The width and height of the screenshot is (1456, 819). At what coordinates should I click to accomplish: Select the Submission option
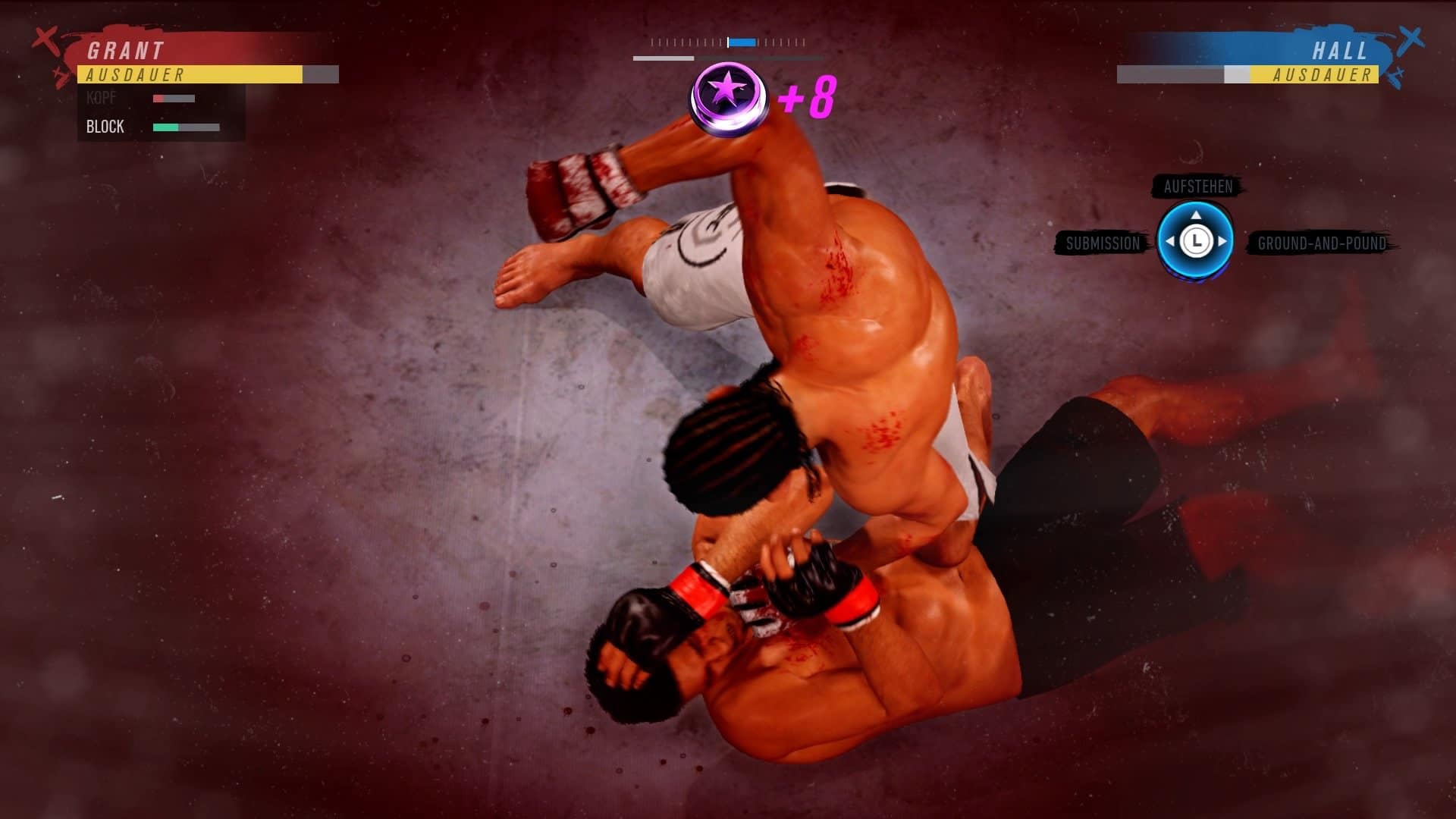pos(1103,243)
